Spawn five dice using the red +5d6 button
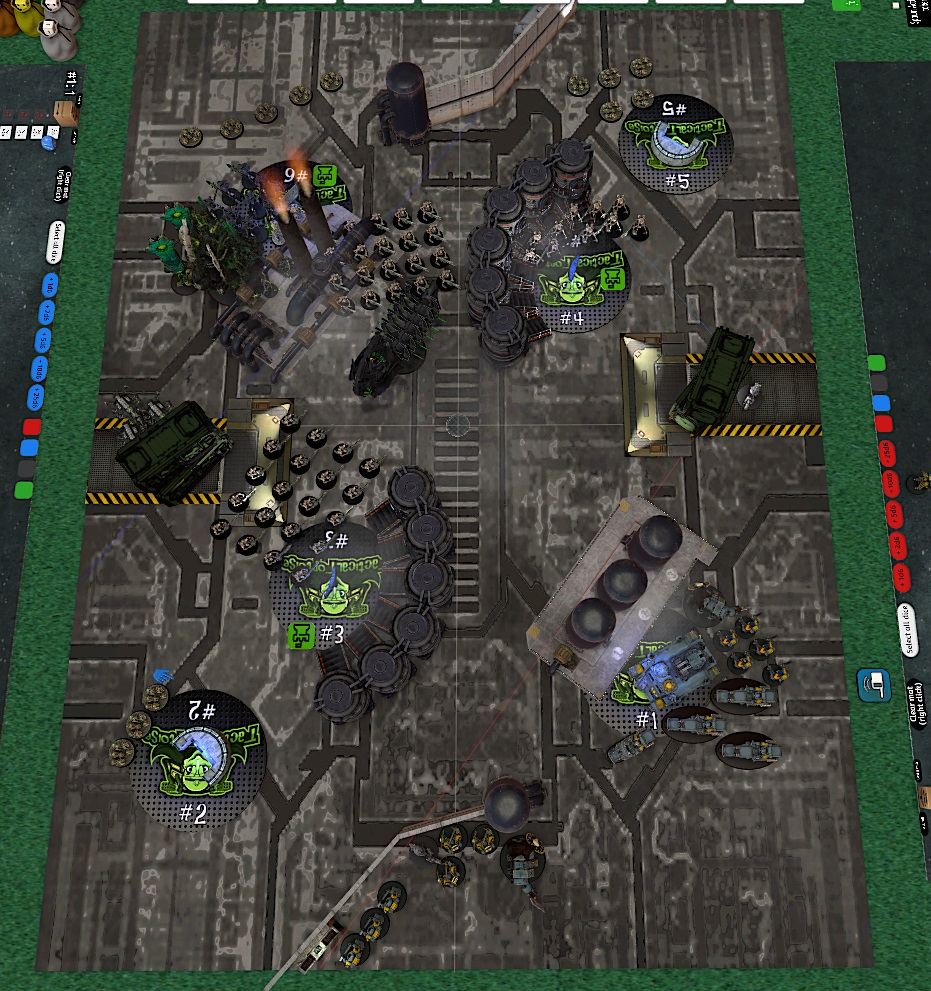The image size is (931, 991). (x=895, y=516)
